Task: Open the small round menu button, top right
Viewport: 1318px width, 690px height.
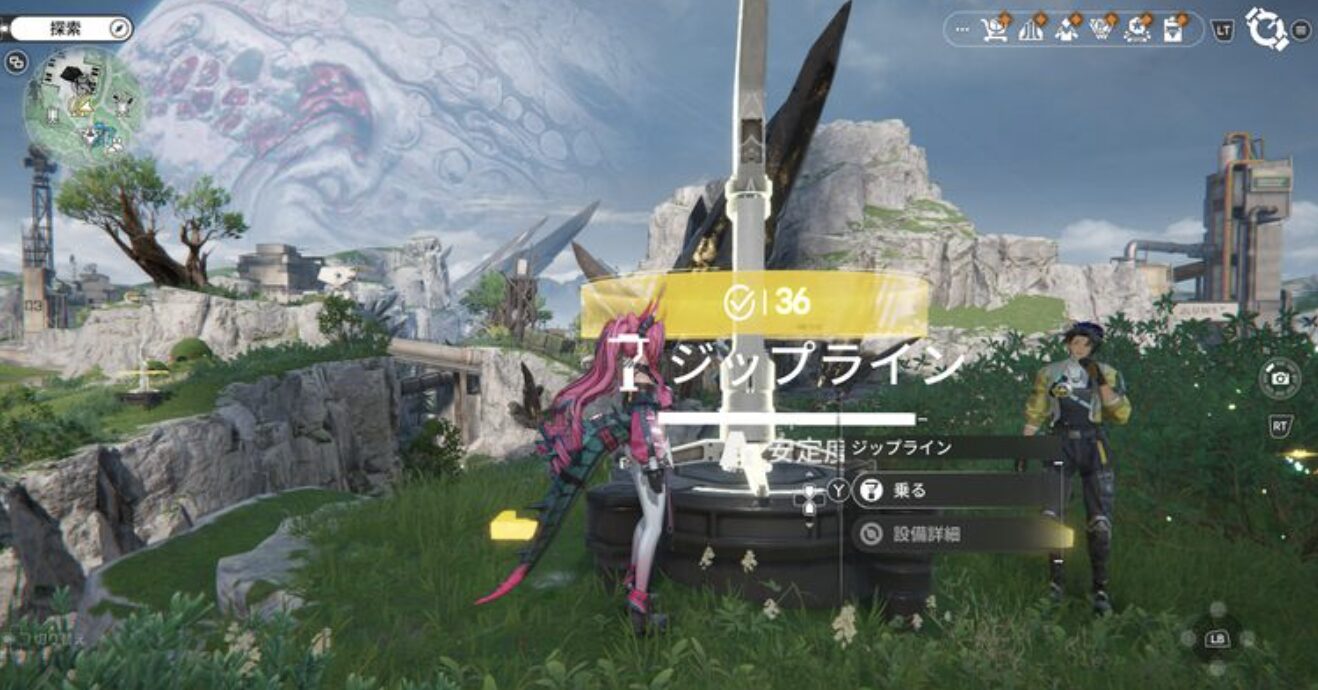Action: click(1301, 30)
